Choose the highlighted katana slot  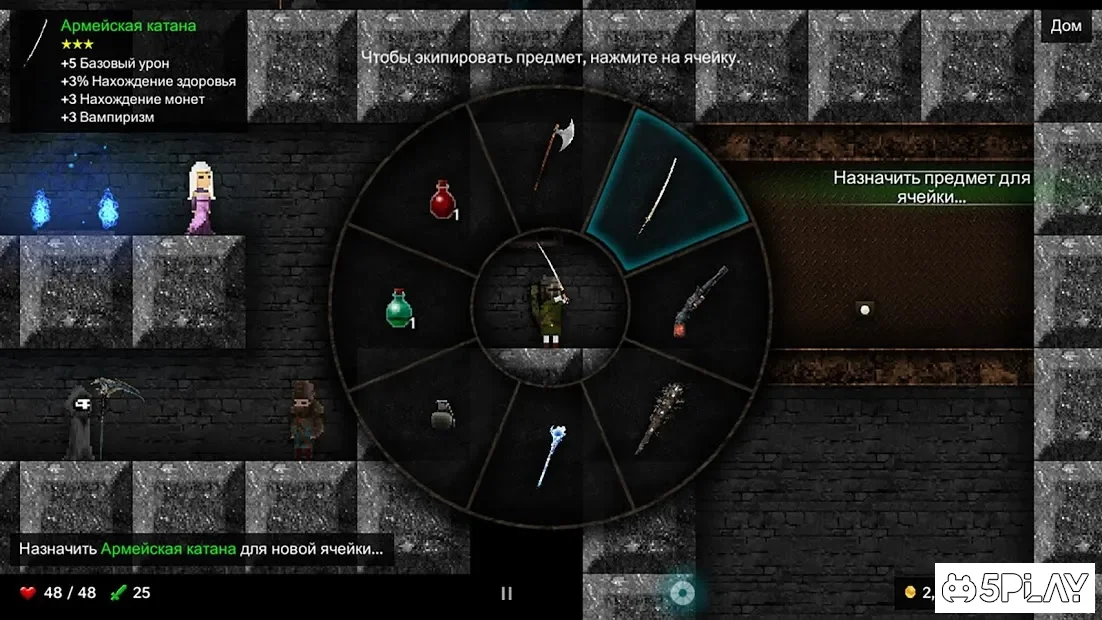[x=662, y=194]
